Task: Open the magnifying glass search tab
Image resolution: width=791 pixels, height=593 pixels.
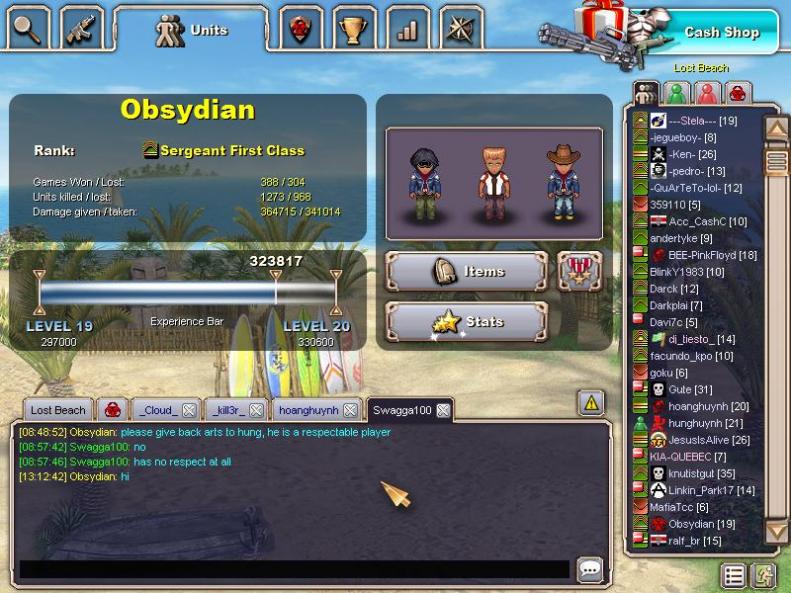Action: [x=28, y=30]
